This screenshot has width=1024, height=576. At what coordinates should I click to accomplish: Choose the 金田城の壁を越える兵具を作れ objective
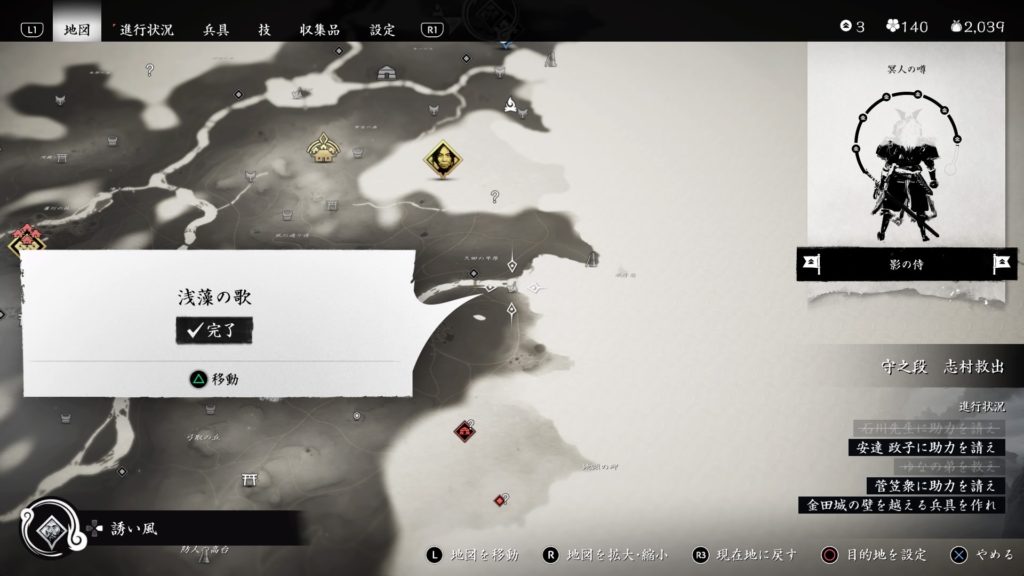(903, 505)
